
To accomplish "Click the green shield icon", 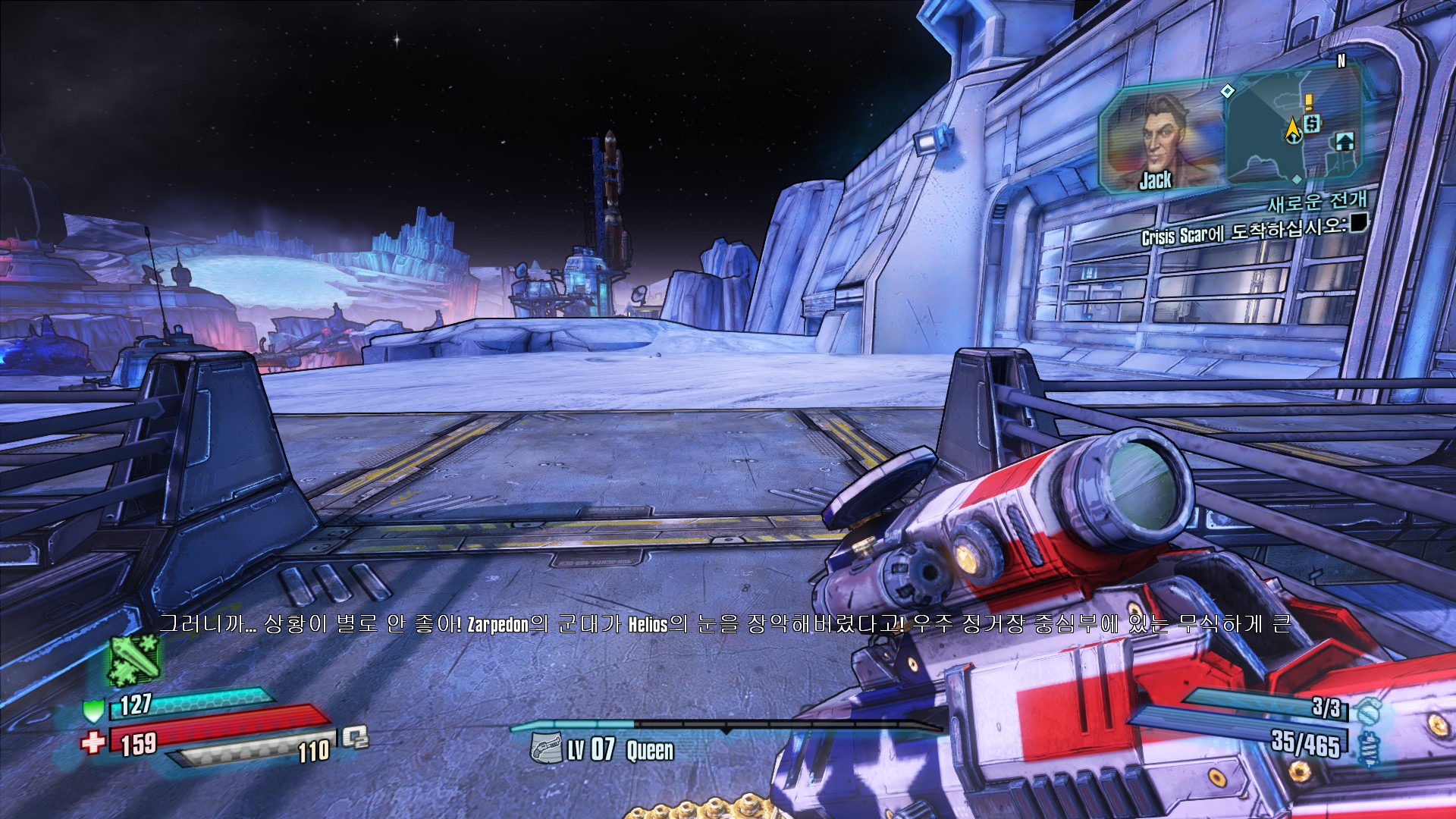I will [x=93, y=711].
